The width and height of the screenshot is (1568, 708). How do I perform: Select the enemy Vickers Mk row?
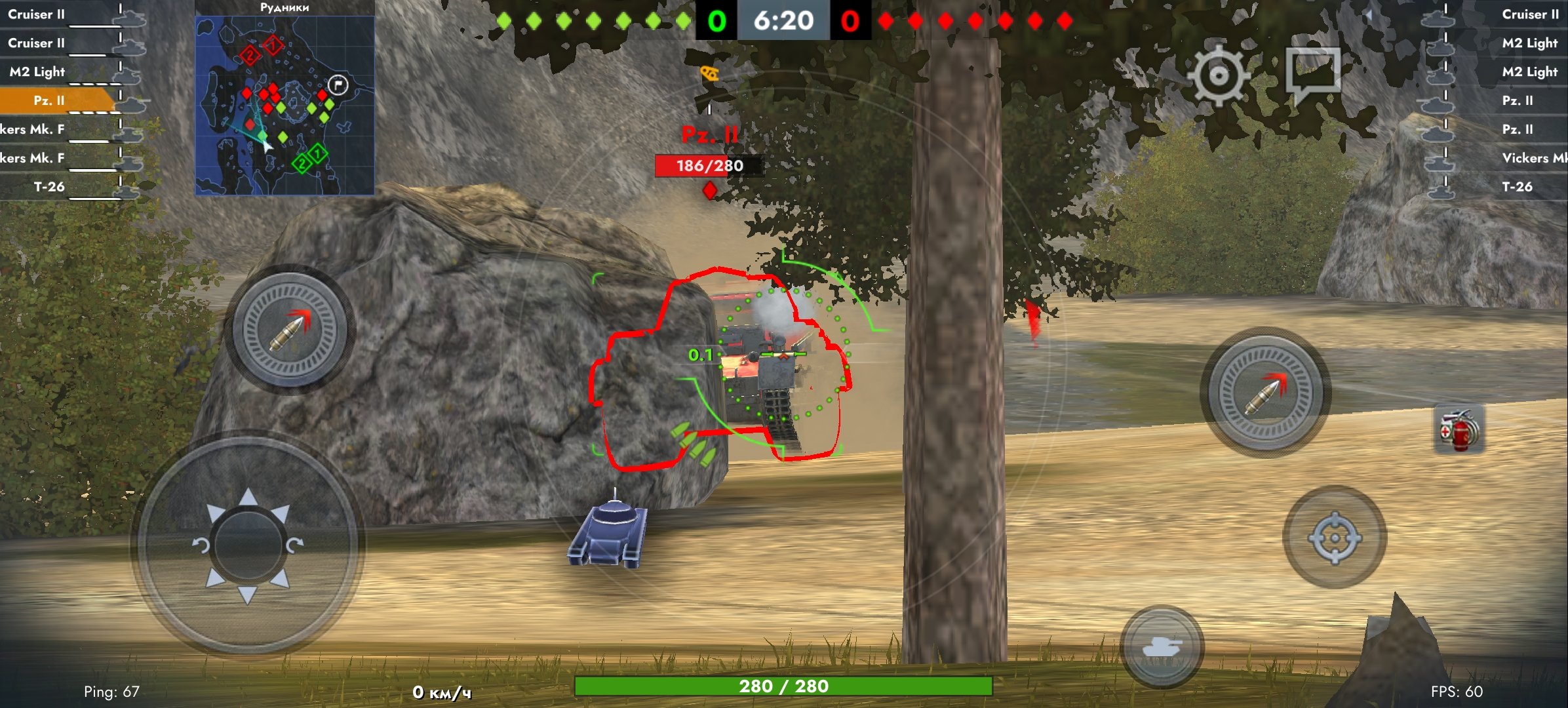[1521, 158]
